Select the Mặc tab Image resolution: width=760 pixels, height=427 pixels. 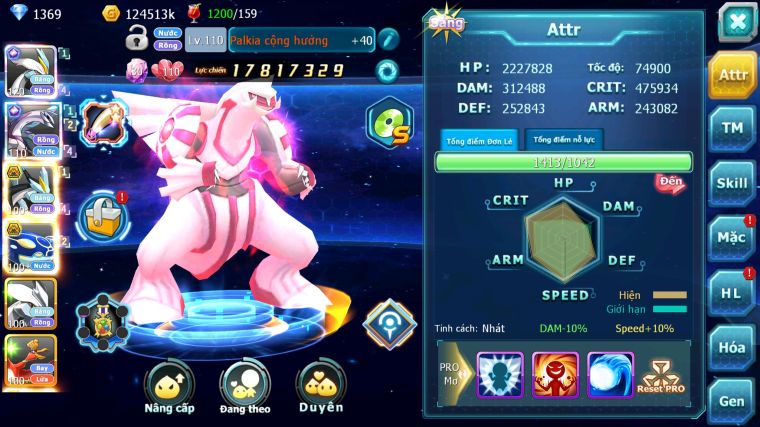click(732, 238)
